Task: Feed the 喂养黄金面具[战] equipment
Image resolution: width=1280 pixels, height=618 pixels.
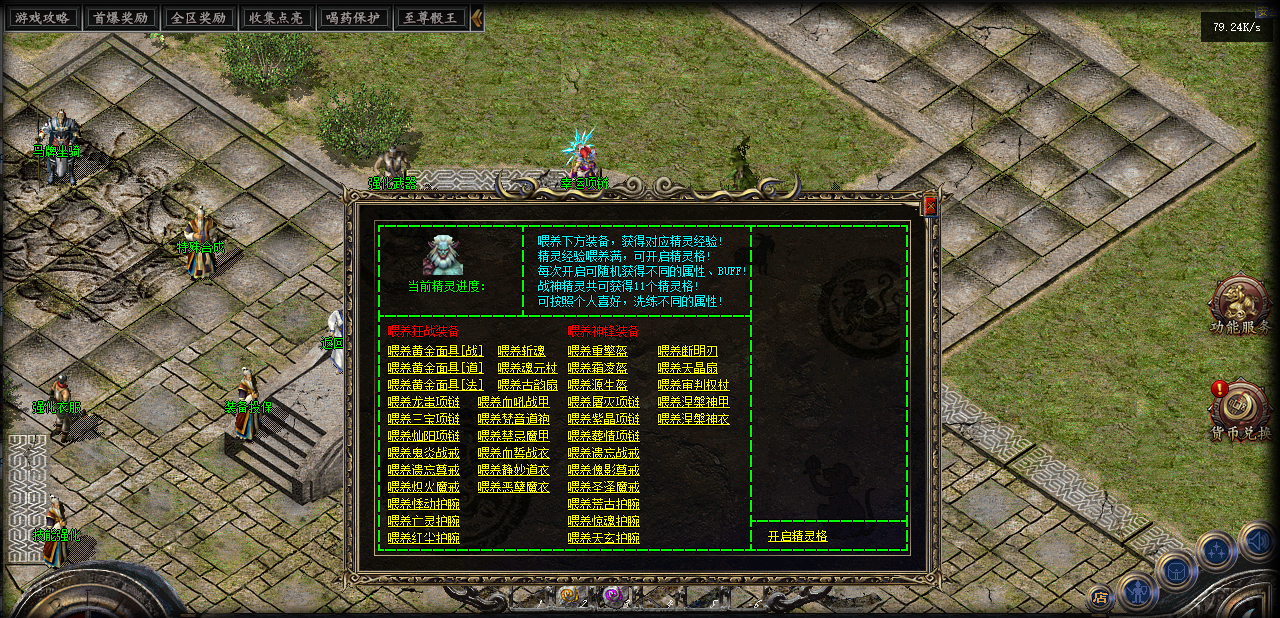Action: tap(435, 351)
